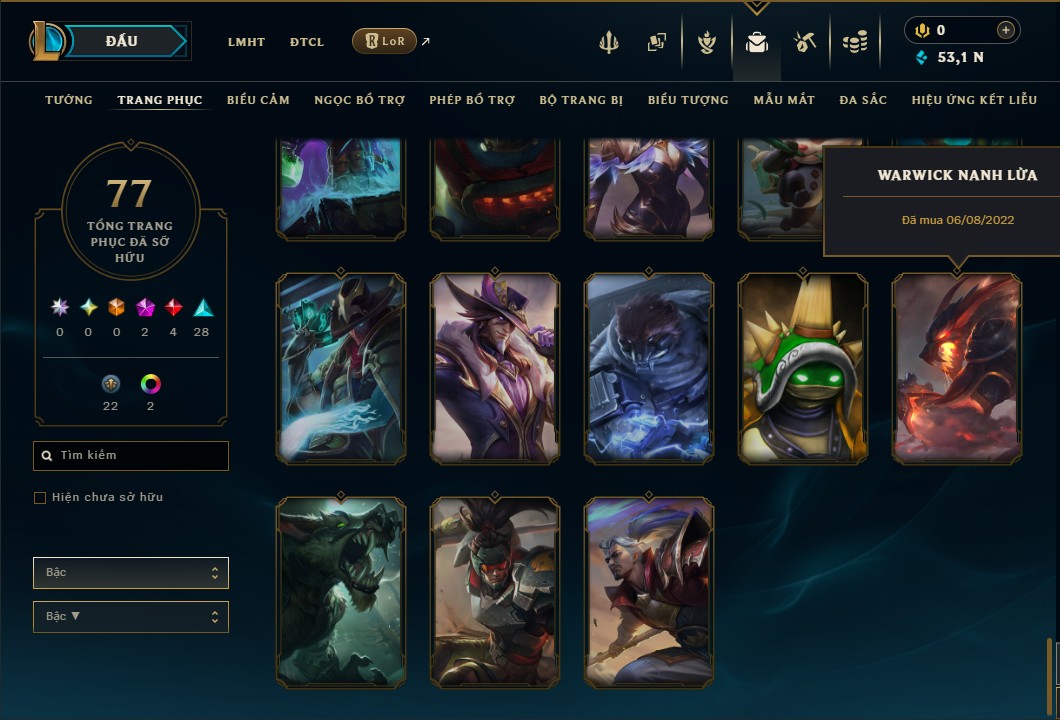
Task: Choose the green-eyed Rammus skin card
Action: 803,368
